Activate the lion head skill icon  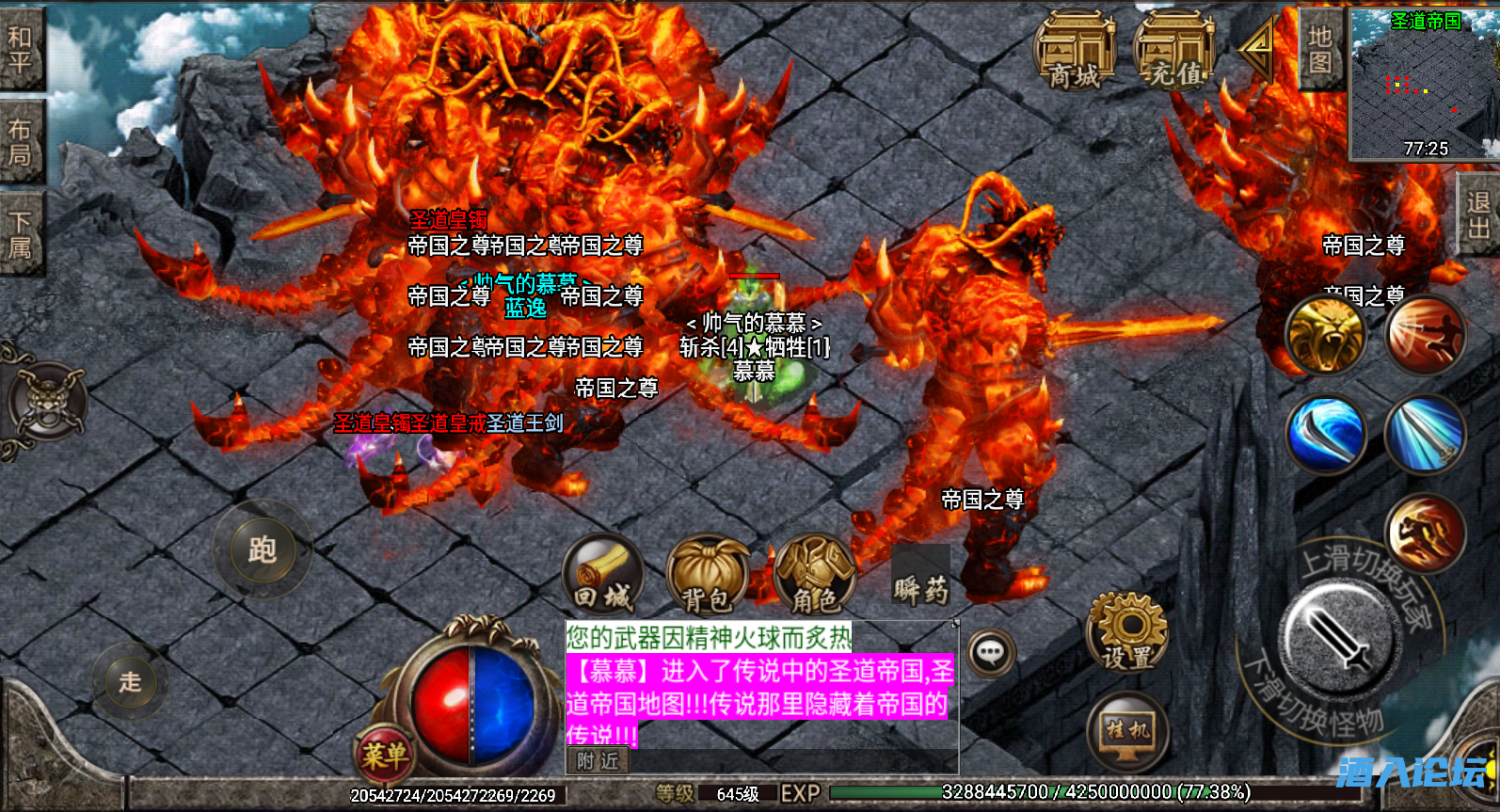[1327, 337]
